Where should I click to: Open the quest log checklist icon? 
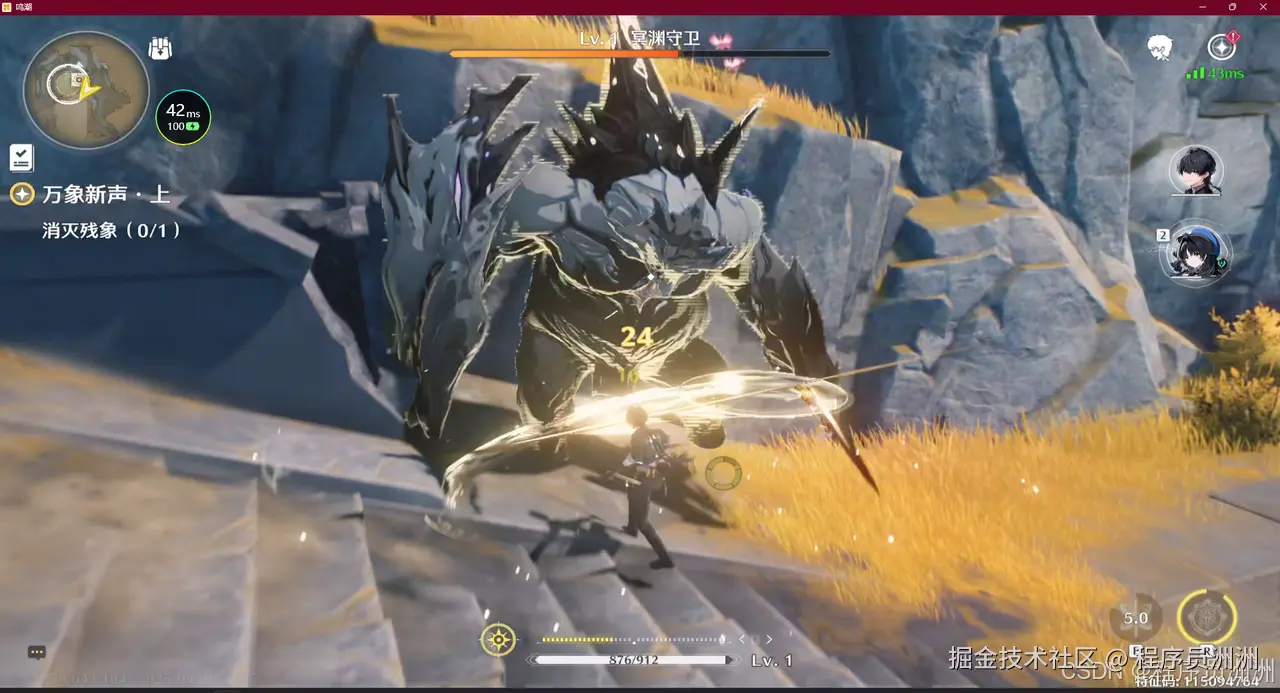21,157
